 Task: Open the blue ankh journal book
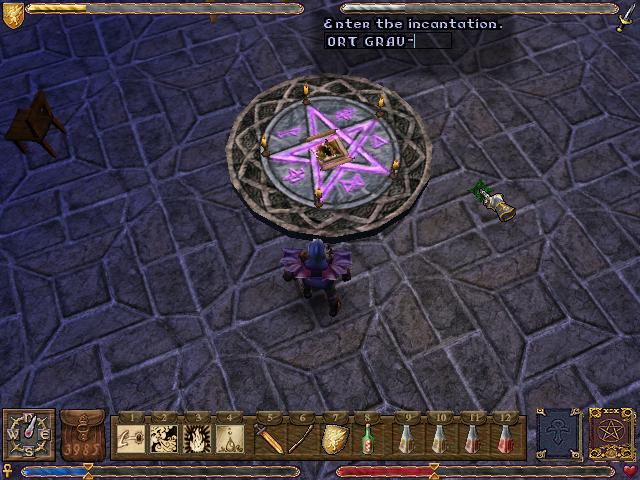557,435
